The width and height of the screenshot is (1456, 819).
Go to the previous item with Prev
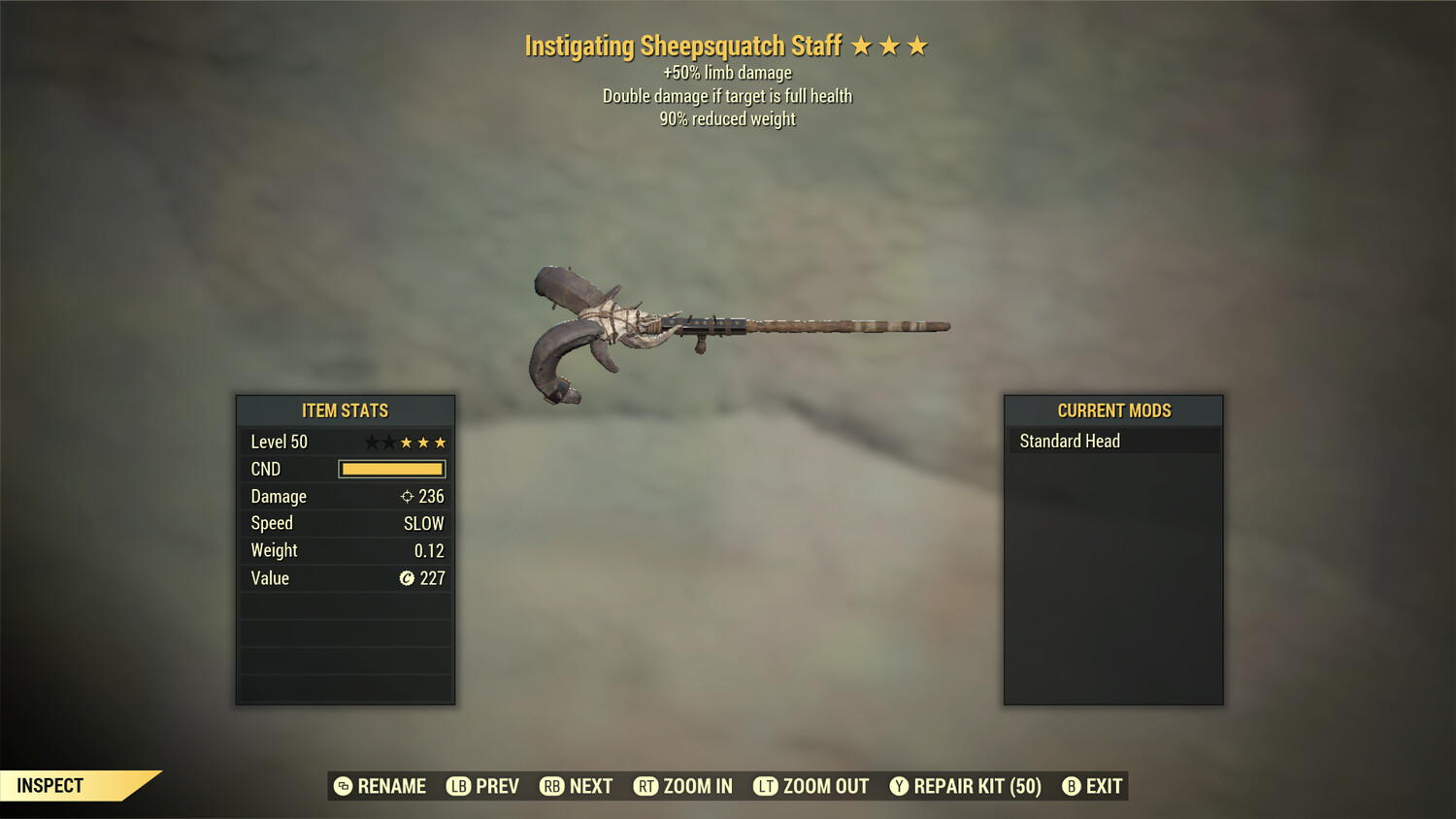tap(482, 786)
